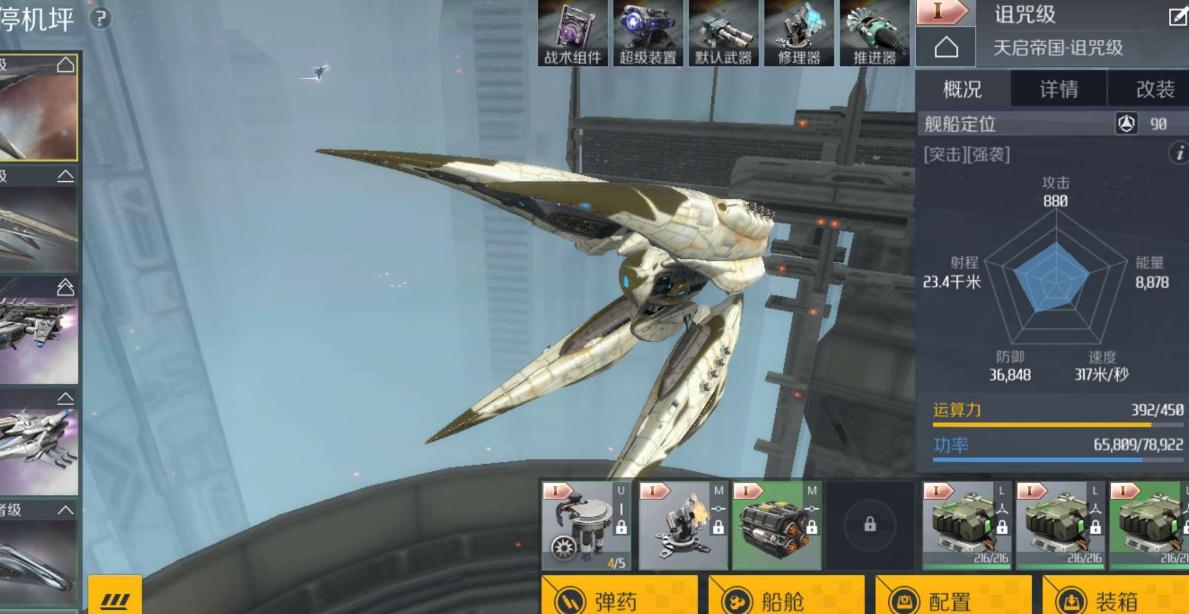Select the green-highlighted M module slot
This screenshot has width=1189, height=614.
pyautogui.click(x=777, y=525)
